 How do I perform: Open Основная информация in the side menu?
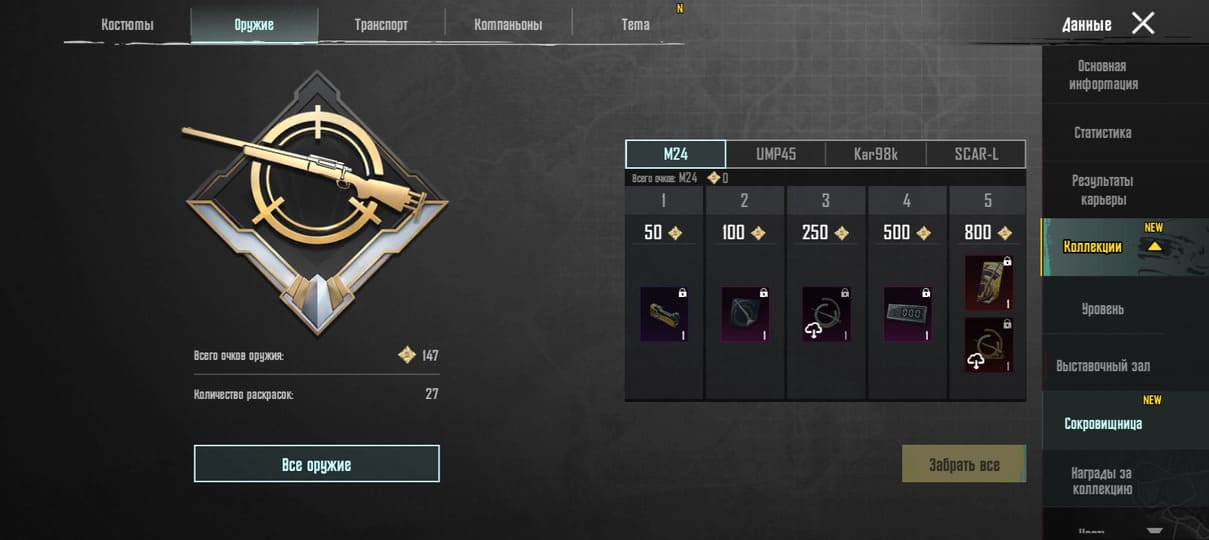pos(1103,75)
